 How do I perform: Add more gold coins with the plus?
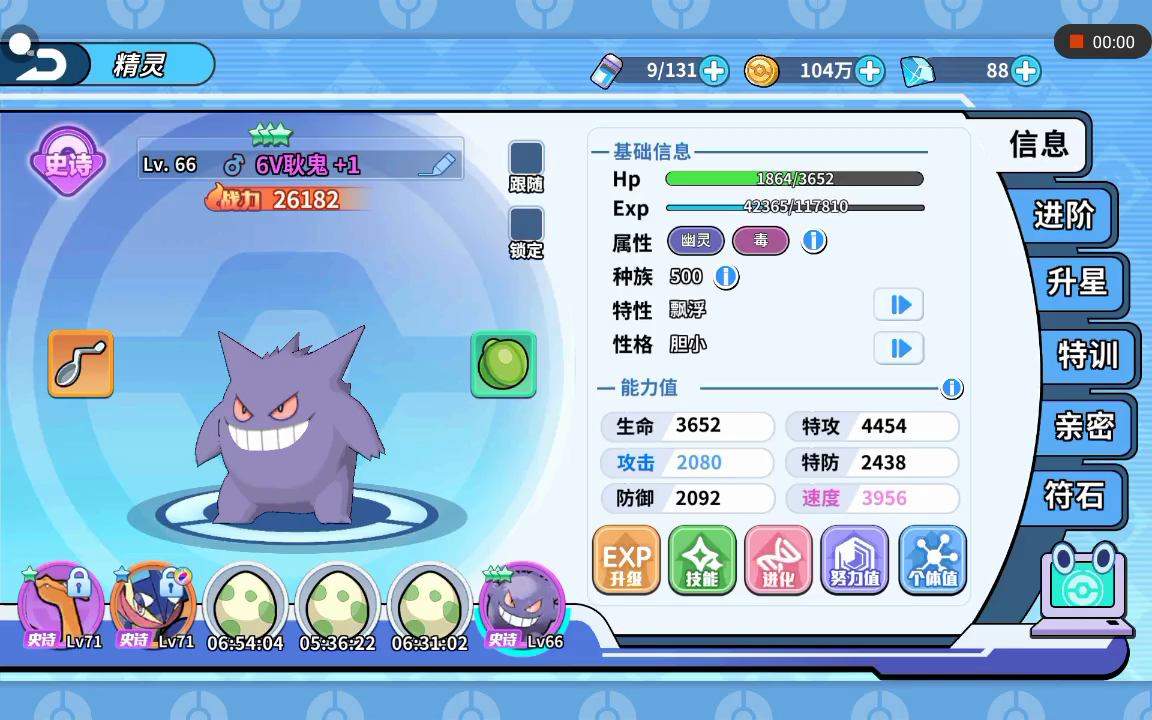[870, 71]
